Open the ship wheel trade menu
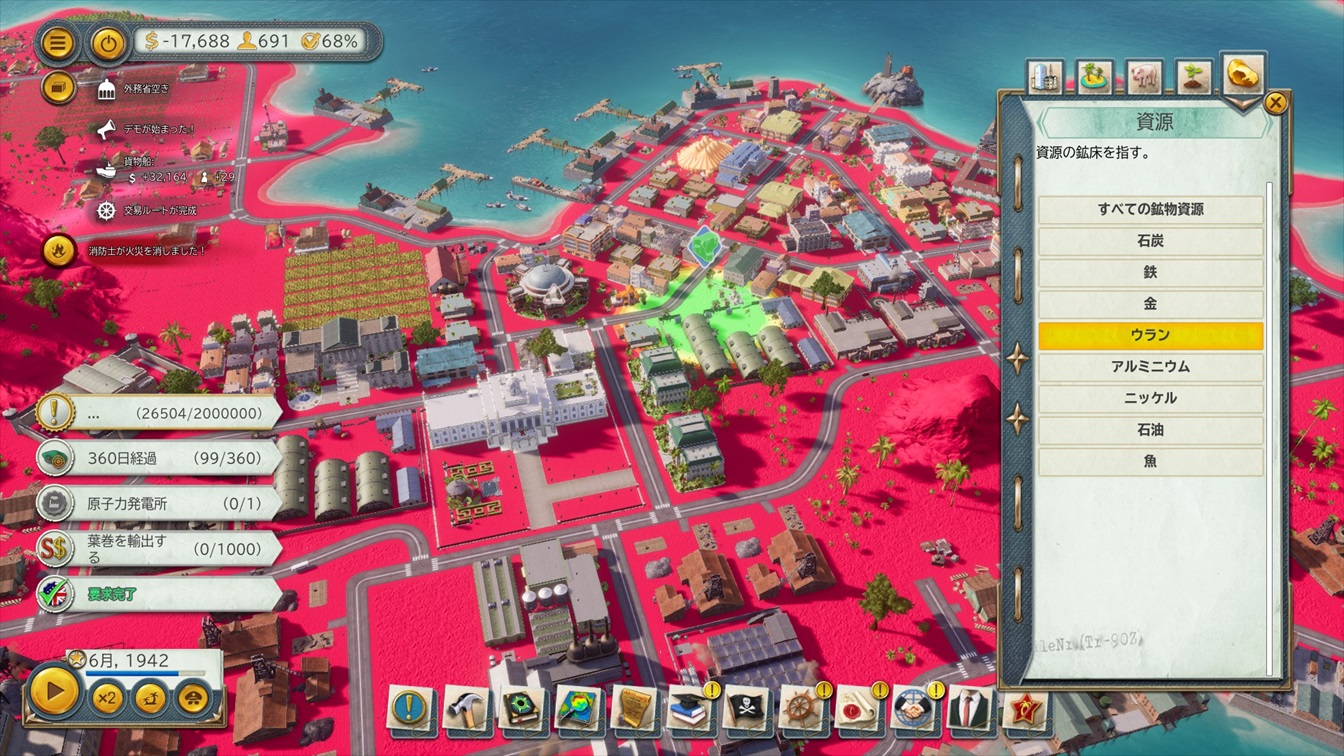The width and height of the screenshot is (1344, 756). tap(802, 708)
